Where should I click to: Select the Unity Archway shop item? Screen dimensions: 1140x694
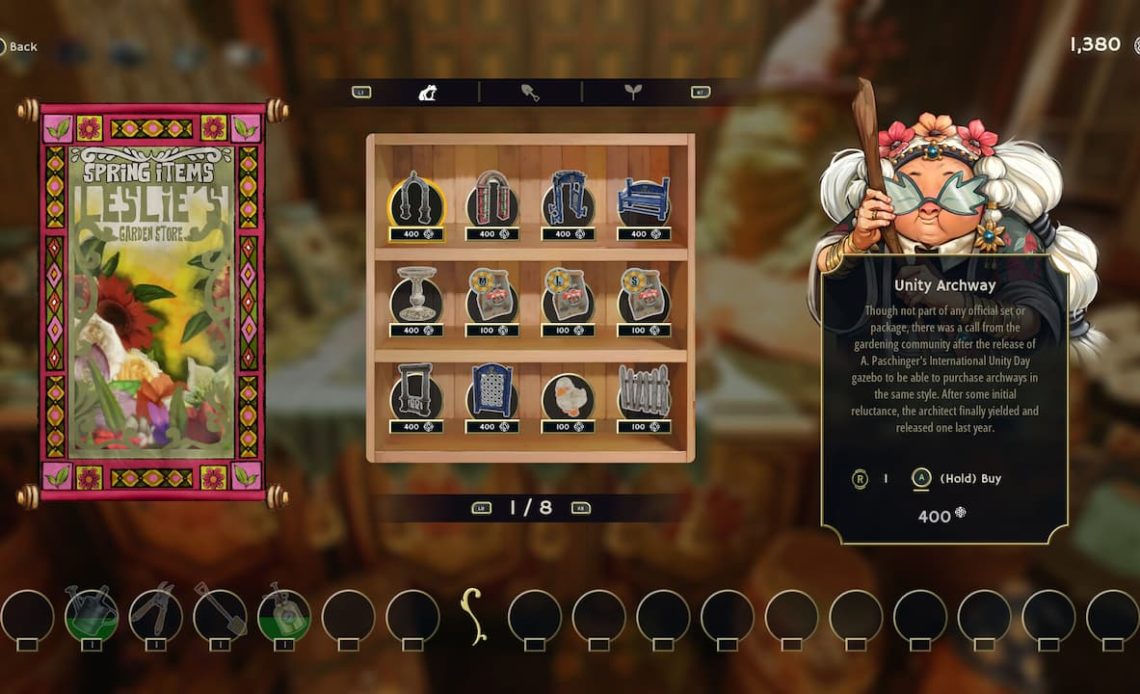point(416,200)
